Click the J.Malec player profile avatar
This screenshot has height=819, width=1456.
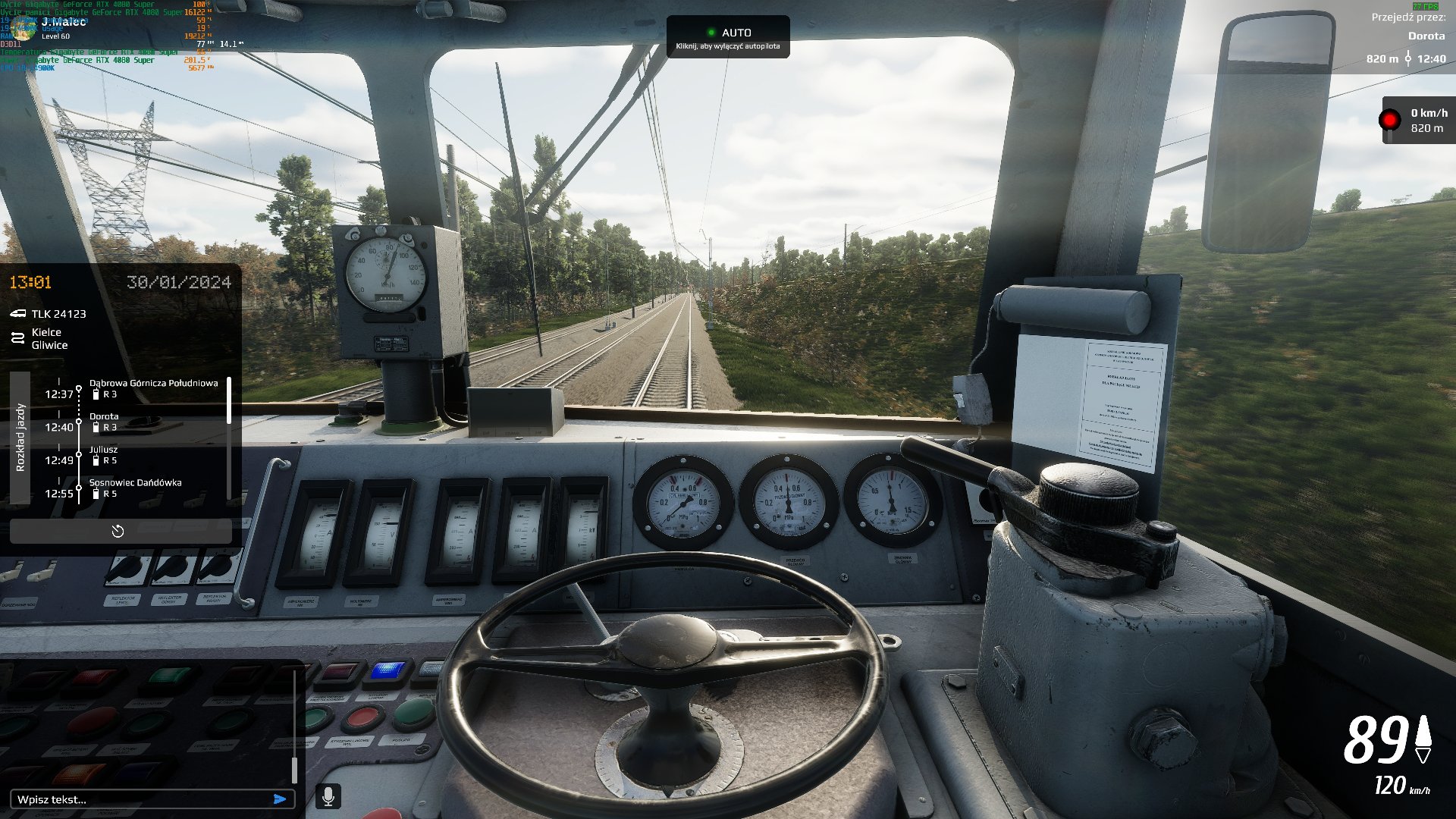[24, 28]
